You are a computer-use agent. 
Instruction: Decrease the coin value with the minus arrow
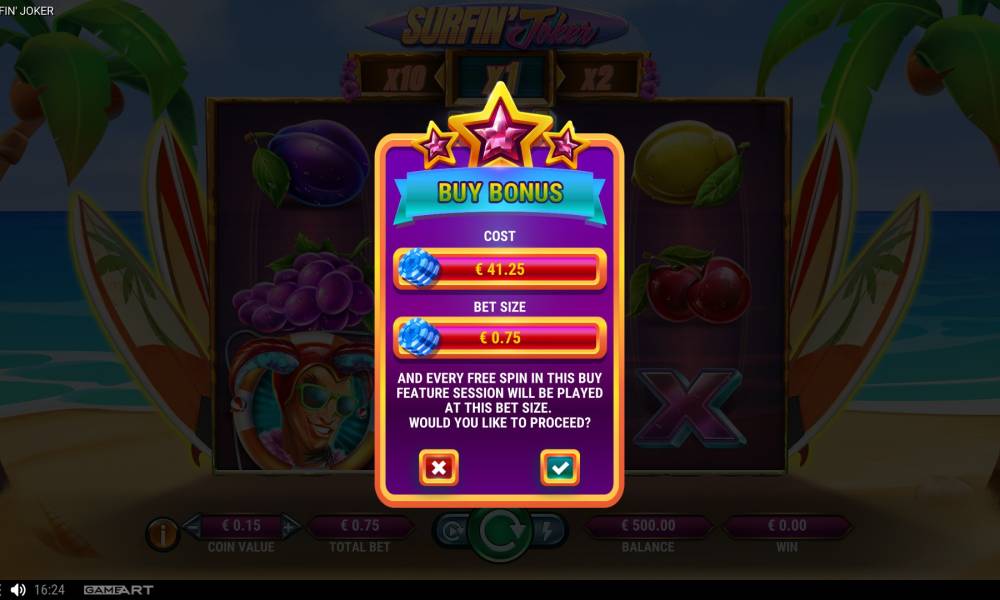coord(191,525)
